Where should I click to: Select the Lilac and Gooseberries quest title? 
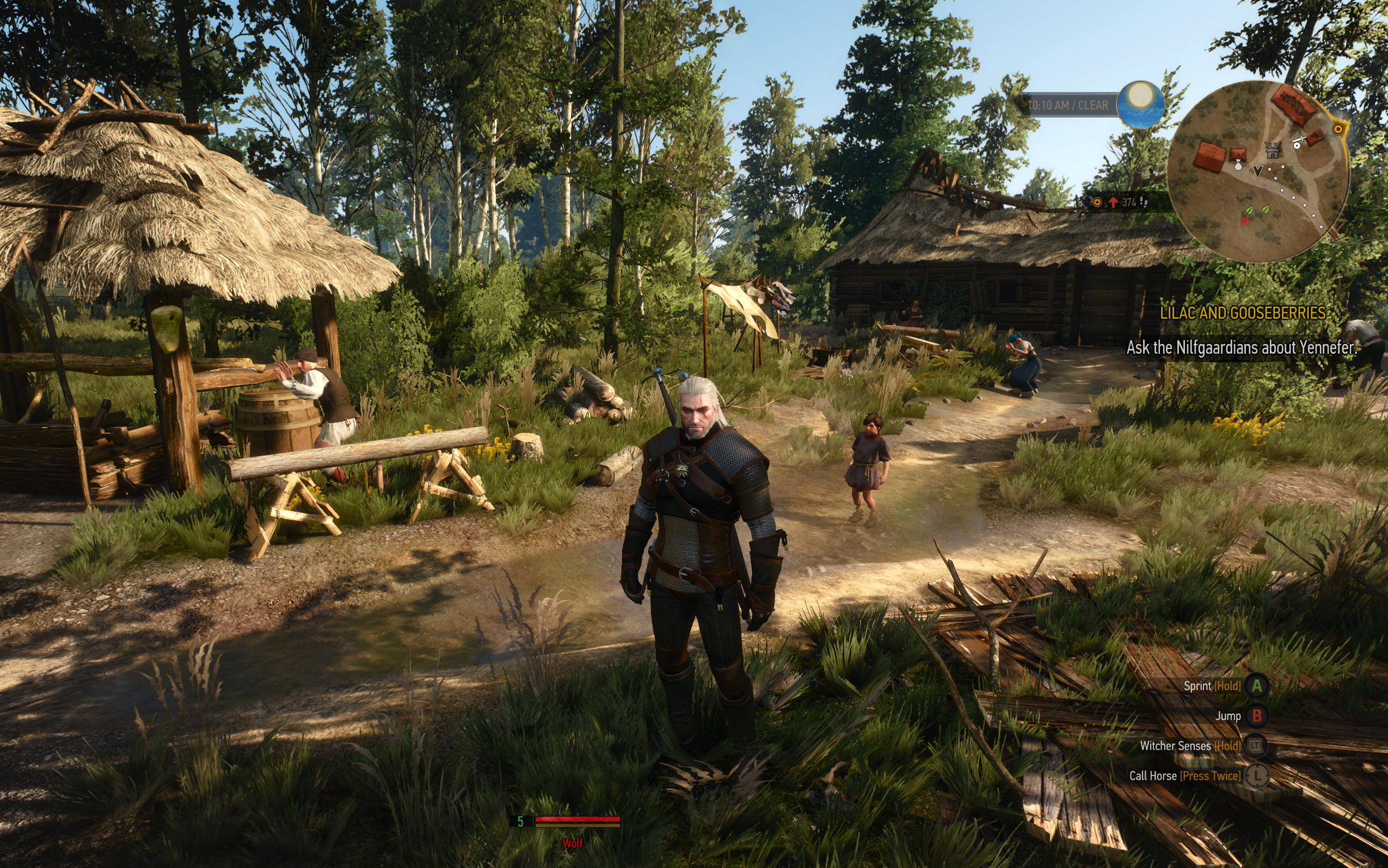(1242, 313)
